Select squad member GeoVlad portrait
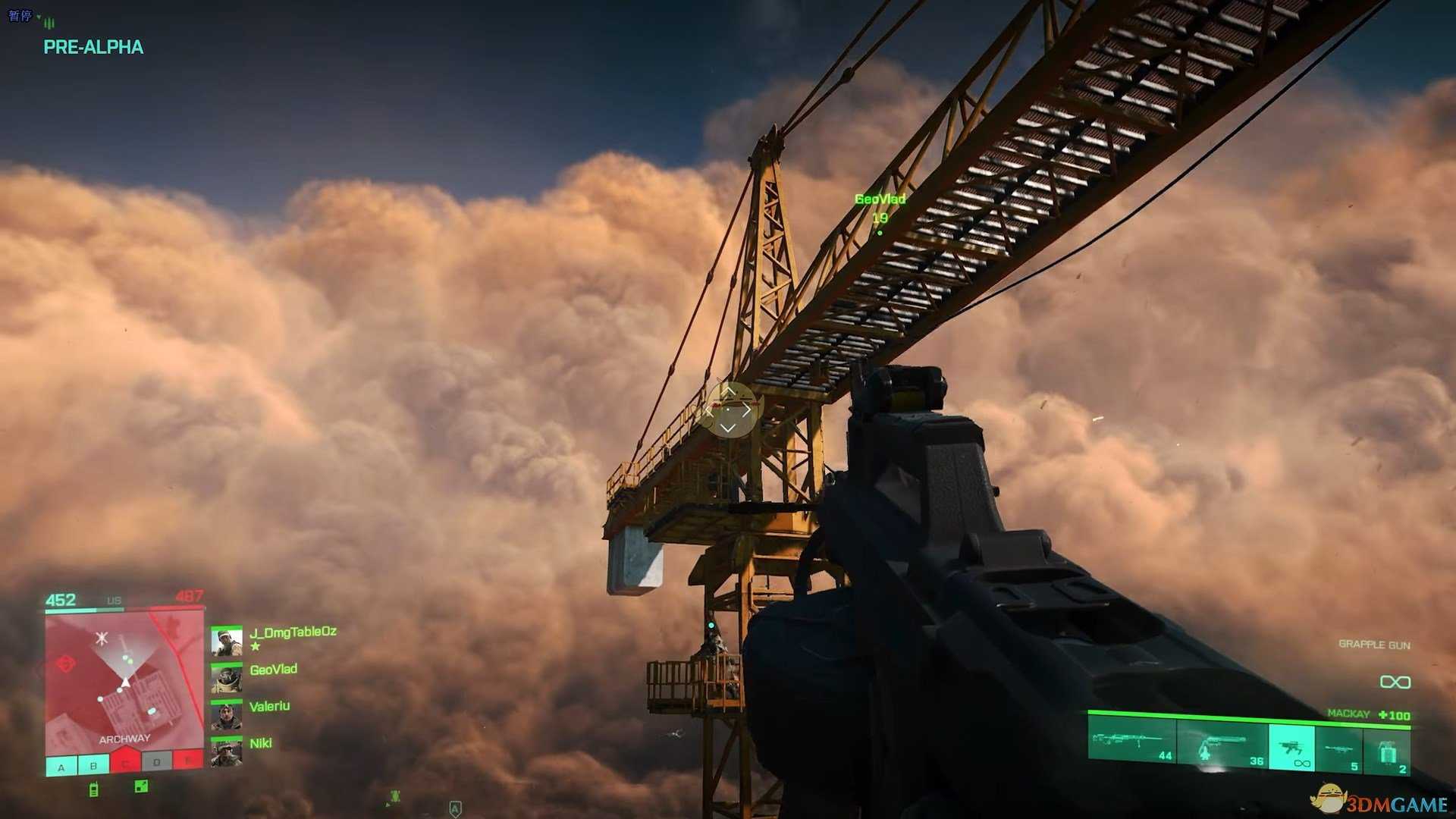This screenshot has width=1456, height=819. pos(226,679)
